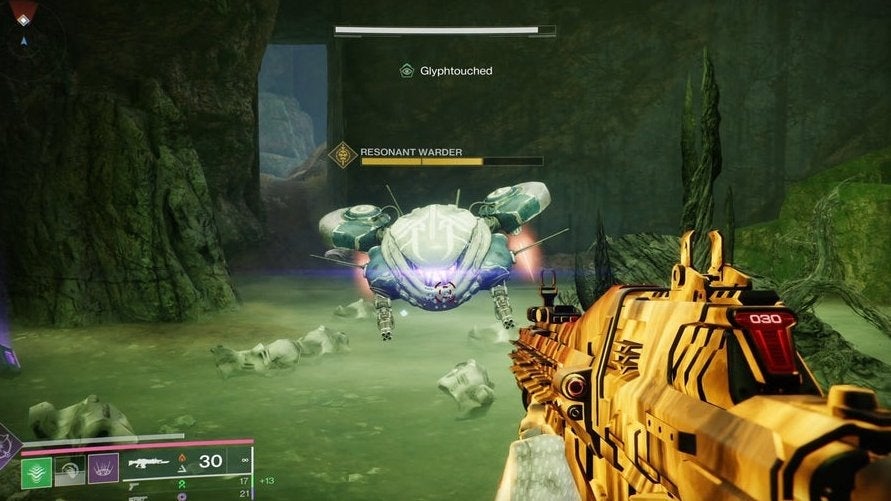Viewport: 891px width, 501px height.
Task: Click the purple class ability icon
Action: pos(104,470)
